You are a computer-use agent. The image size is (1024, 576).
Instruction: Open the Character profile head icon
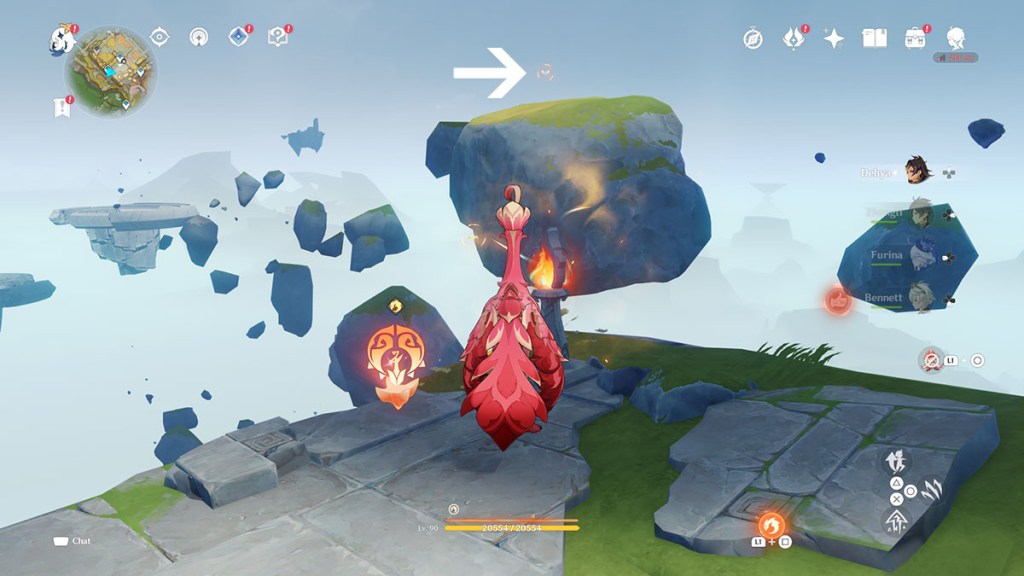click(x=956, y=39)
